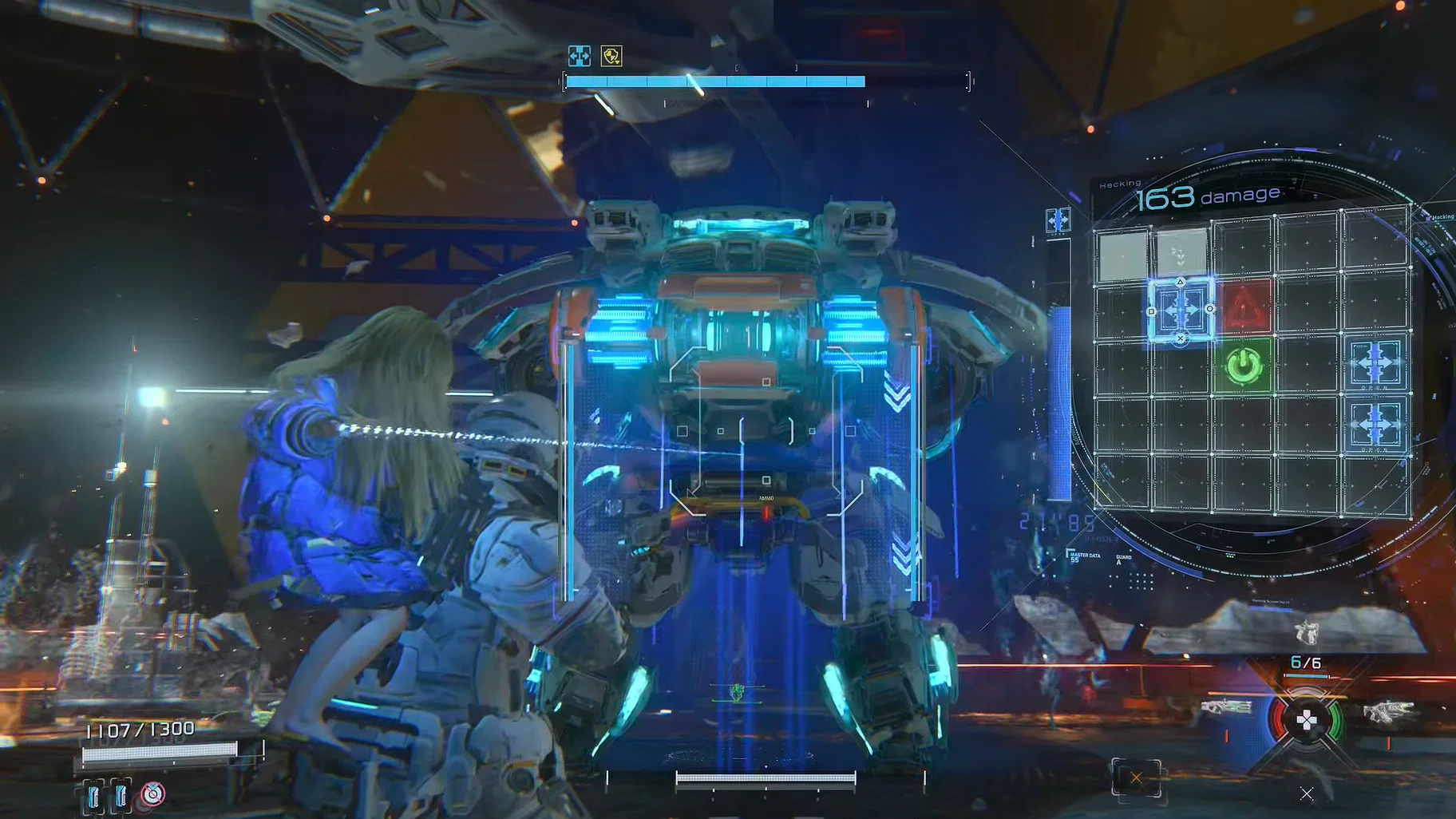Expand the chevron arrows on the right scan column
The width and height of the screenshot is (1456, 819).
tap(896, 391)
